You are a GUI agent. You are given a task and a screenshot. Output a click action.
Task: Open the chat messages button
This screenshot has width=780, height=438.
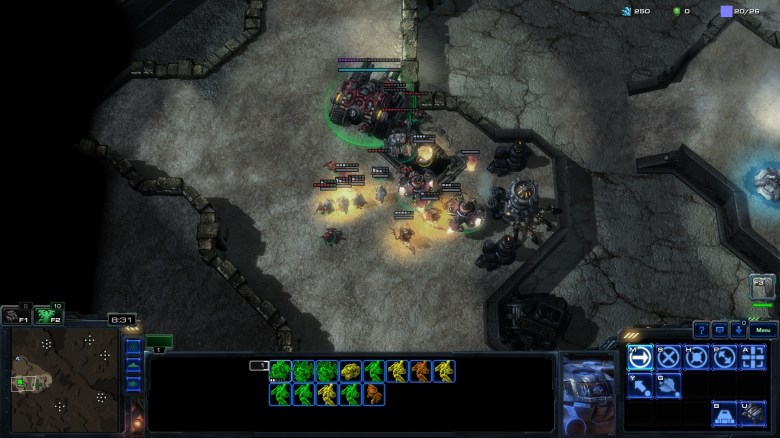click(719, 330)
